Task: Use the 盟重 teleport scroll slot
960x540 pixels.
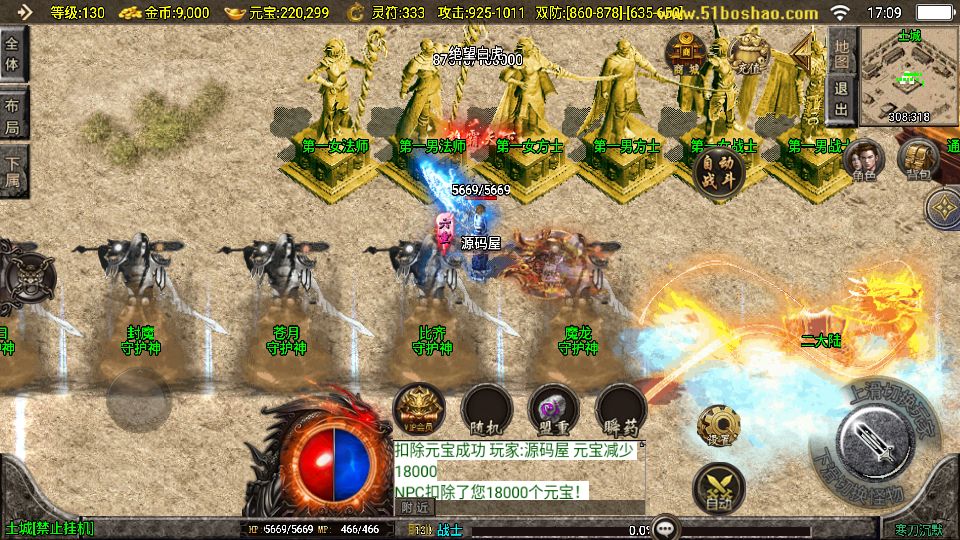Action: pos(553,408)
